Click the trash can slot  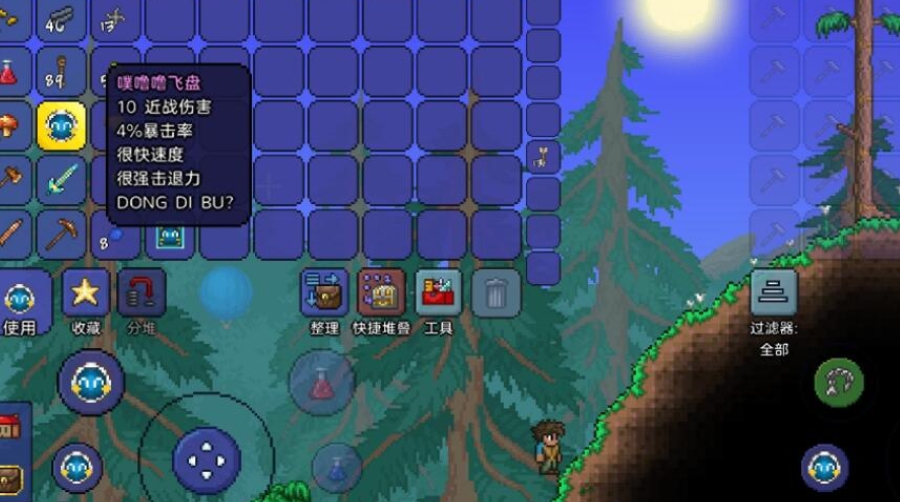point(495,294)
